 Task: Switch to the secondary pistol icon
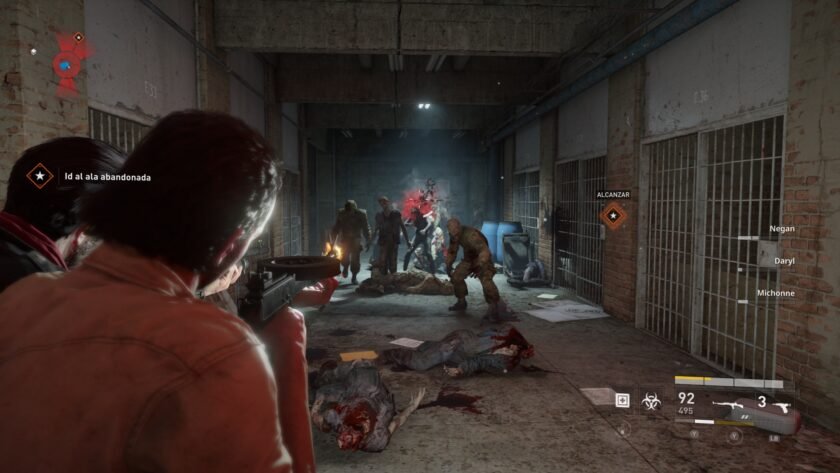782,405
